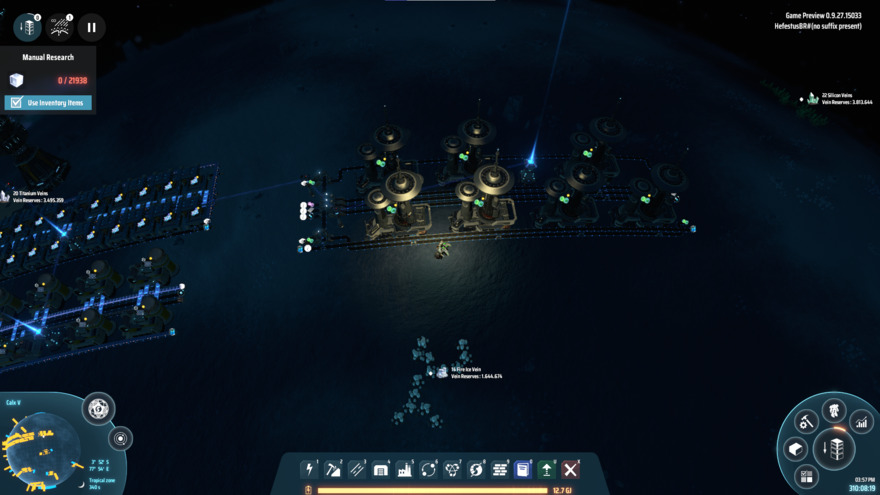Show the statistics bar chart panel
The width and height of the screenshot is (880, 495).
coord(861,424)
